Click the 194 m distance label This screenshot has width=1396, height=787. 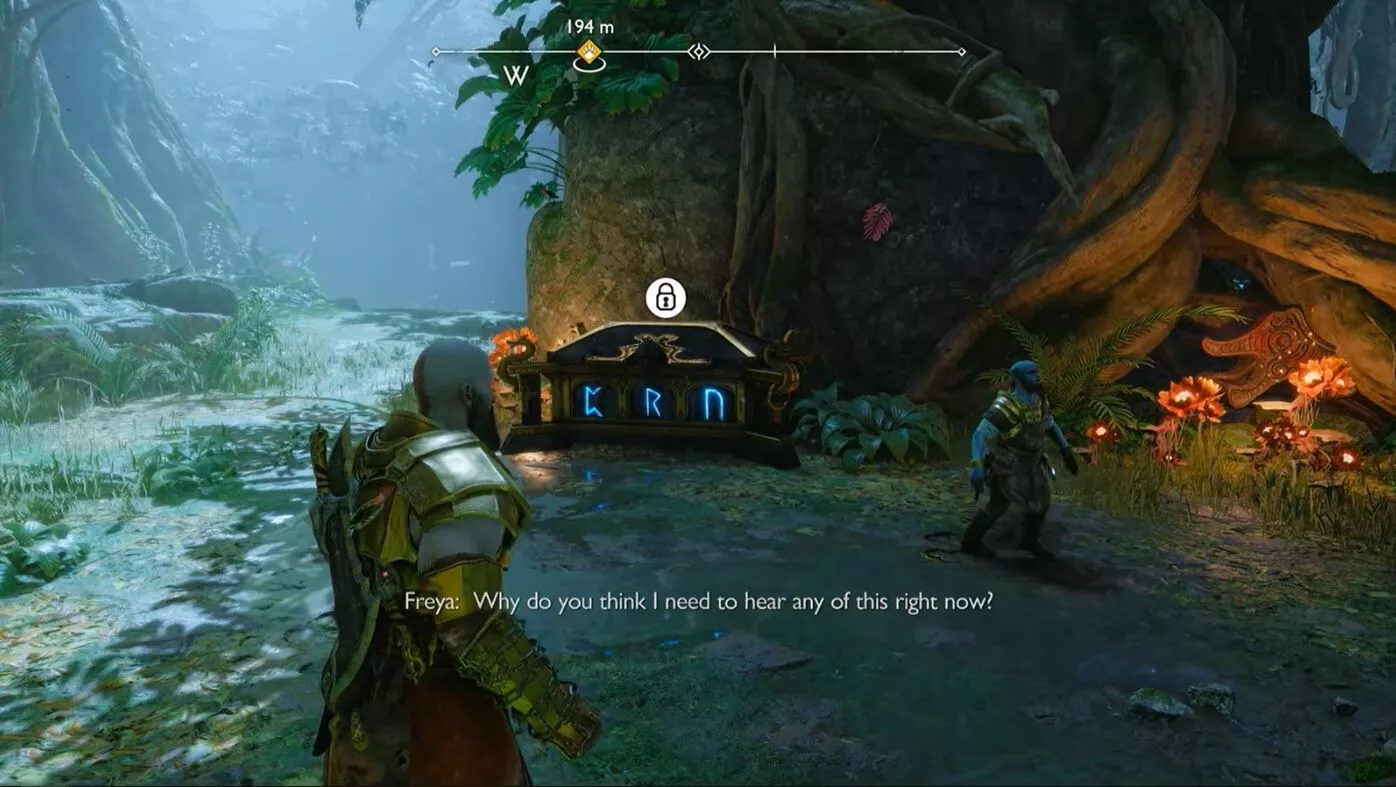click(x=590, y=25)
